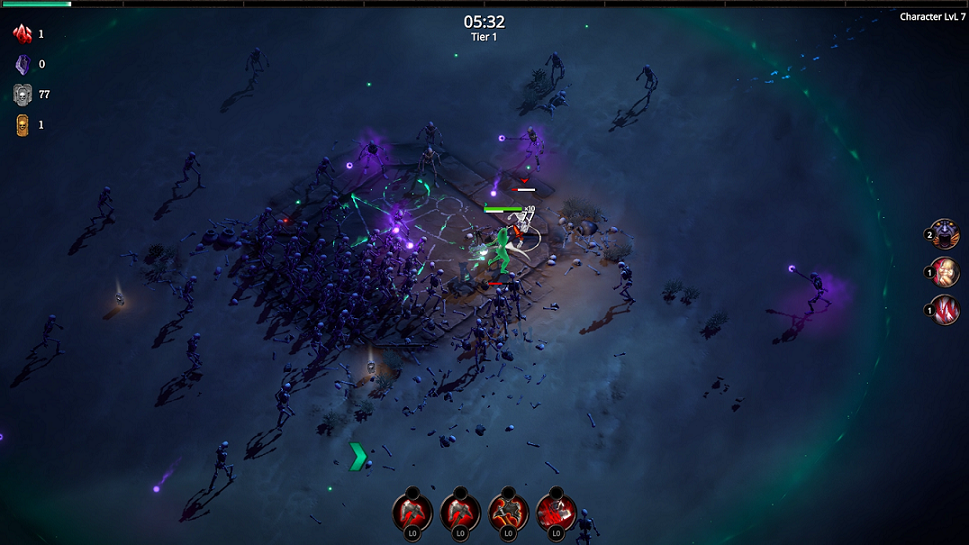Click the clenched fist perk icon
The width and height of the screenshot is (969, 545).
tap(944, 272)
